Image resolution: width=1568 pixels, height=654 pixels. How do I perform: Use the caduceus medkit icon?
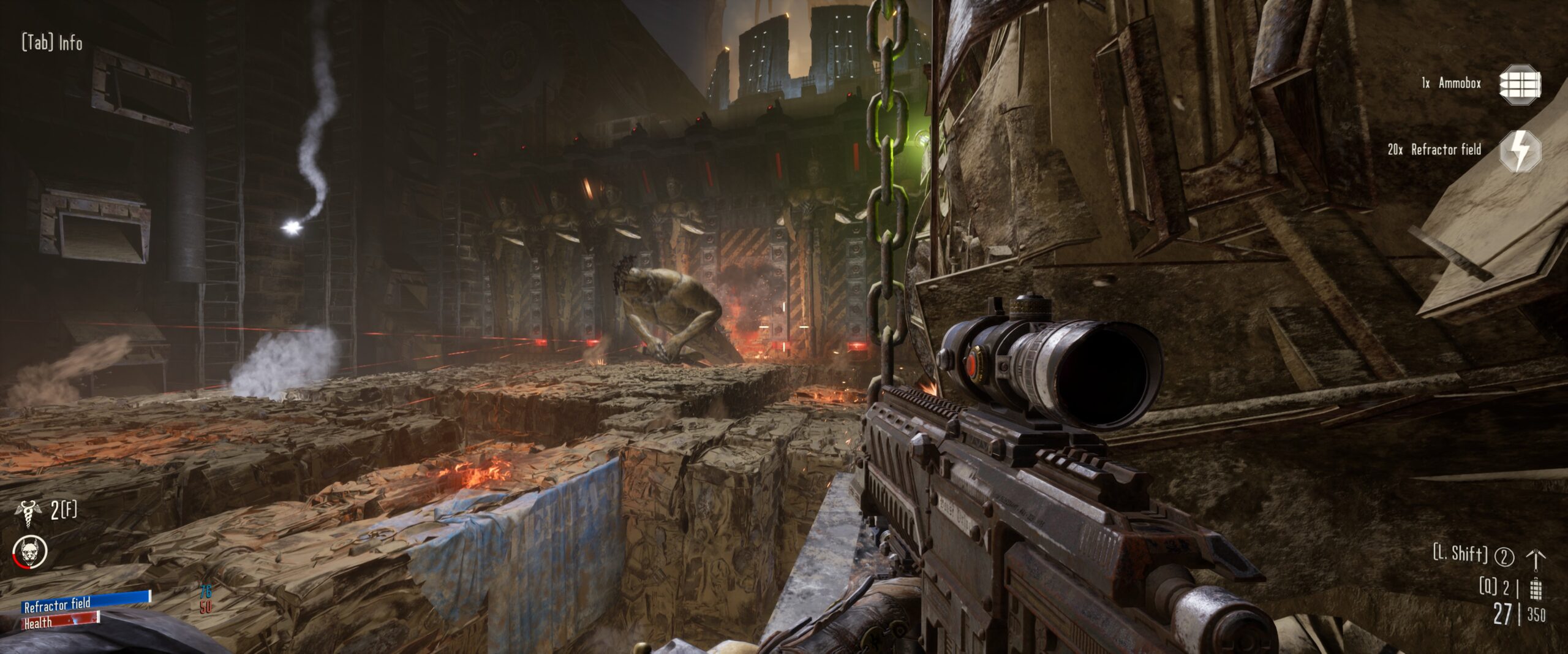(x=28, y=512)
